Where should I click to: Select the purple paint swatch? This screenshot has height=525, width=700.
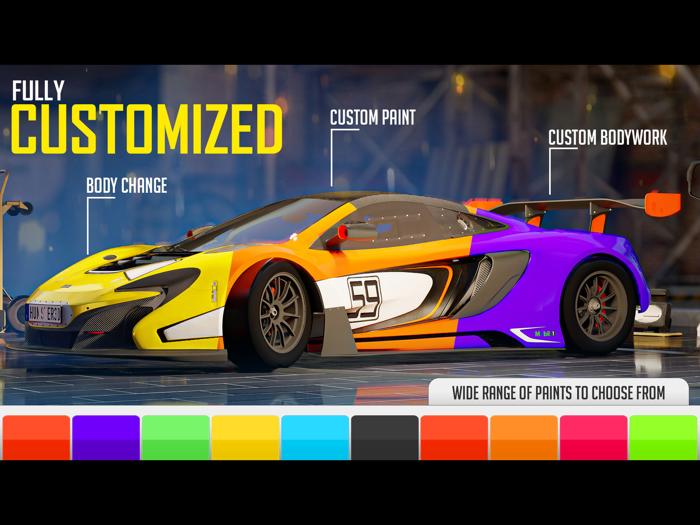point(106,437)
